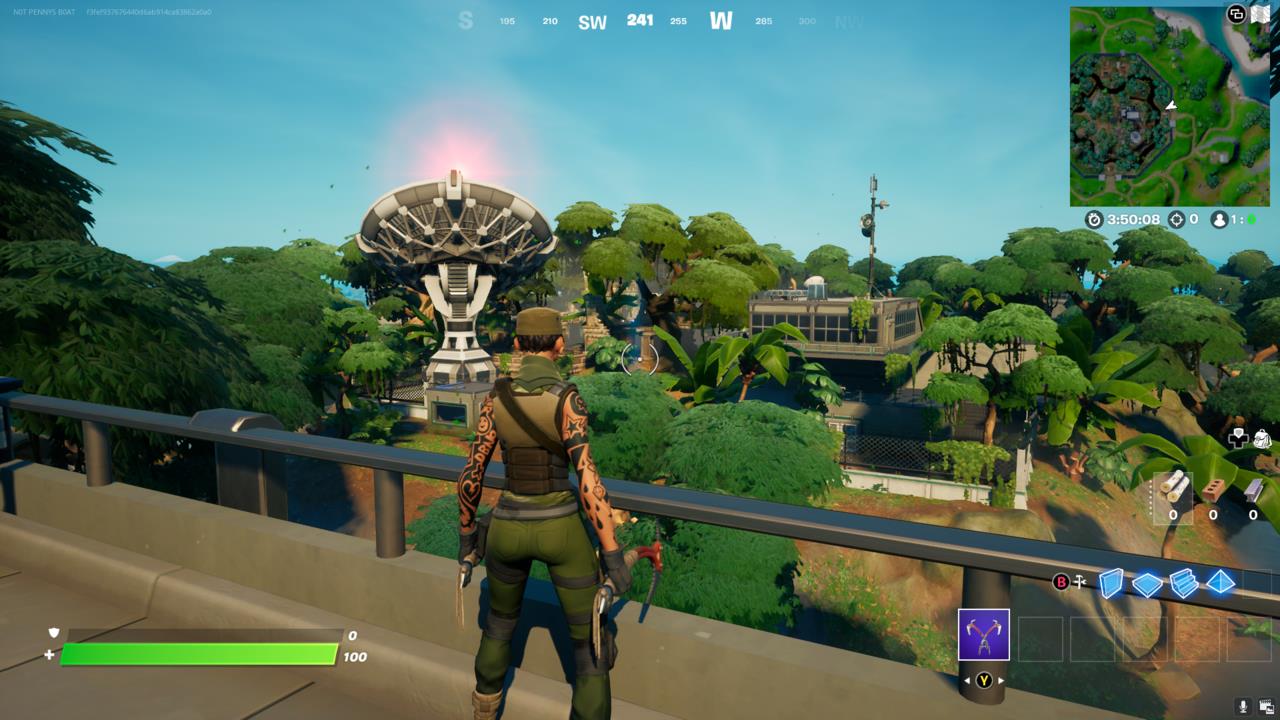1280x720 pixels.
Task: Select the stairs build piece
Action: coord(1183,584)
